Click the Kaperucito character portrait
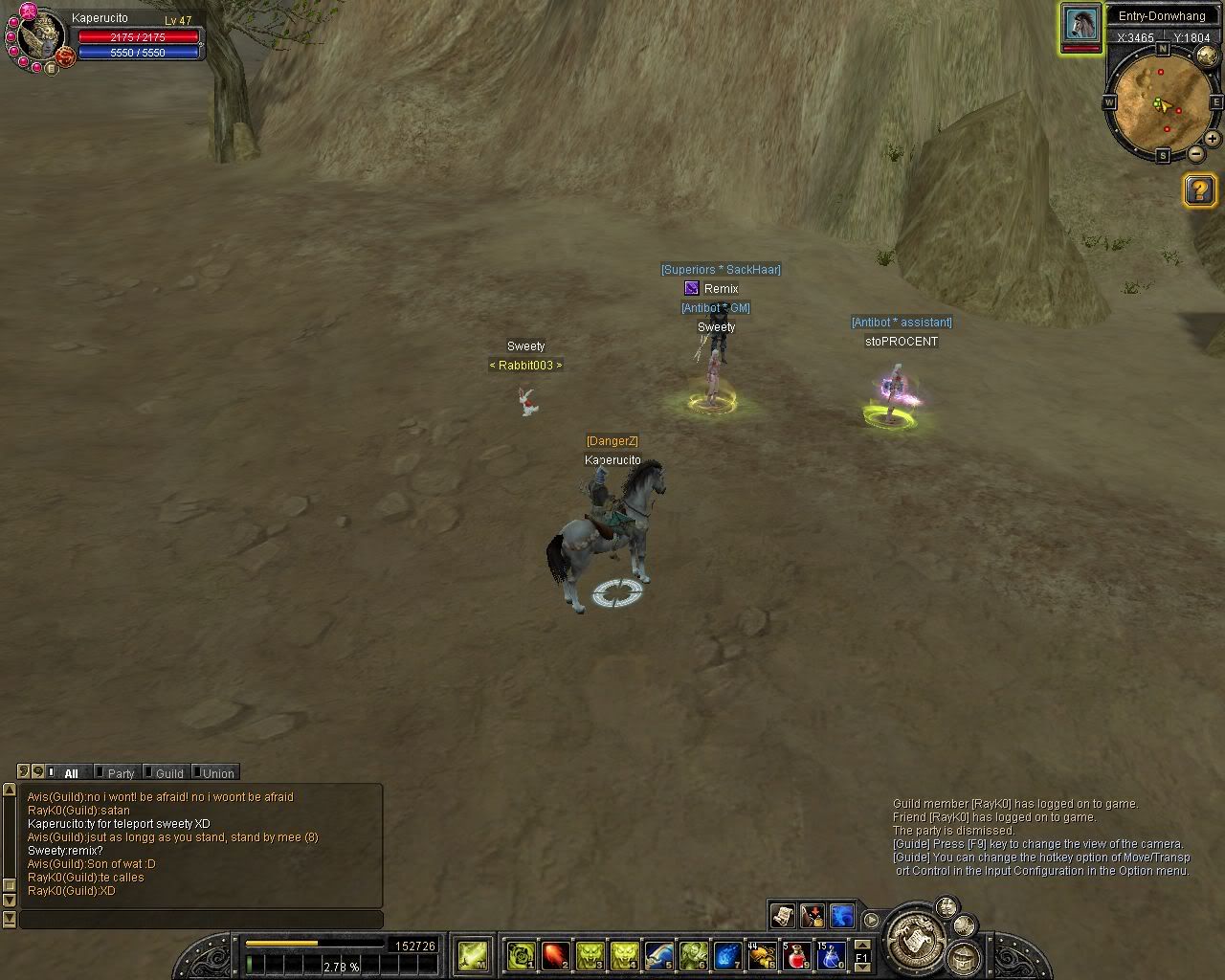 (x=40, y=38)
